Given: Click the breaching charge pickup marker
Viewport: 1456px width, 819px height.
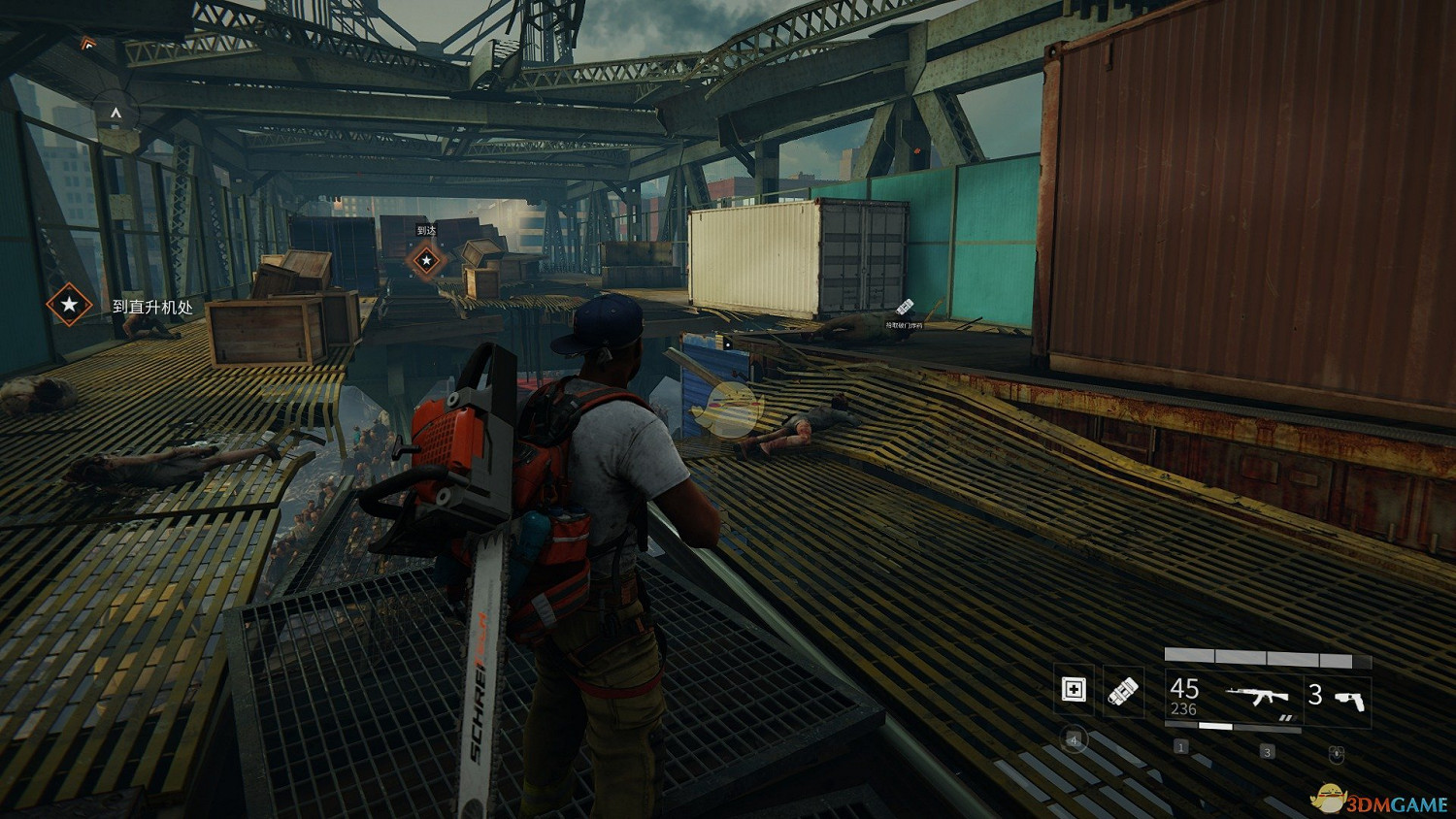Looking at the screenshot, I should click(905, 308).
